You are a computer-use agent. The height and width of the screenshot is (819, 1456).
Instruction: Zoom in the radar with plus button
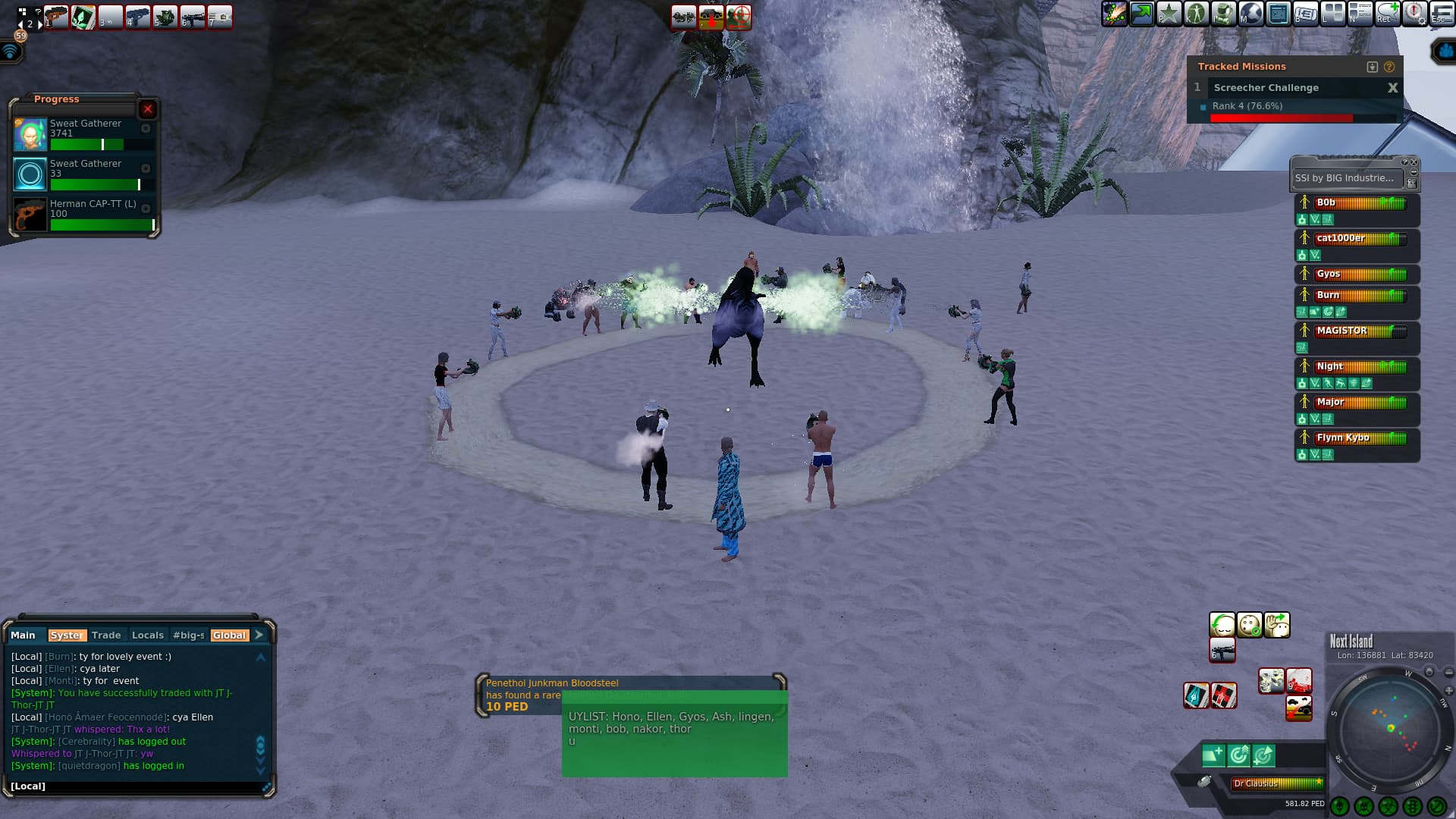1449,691
